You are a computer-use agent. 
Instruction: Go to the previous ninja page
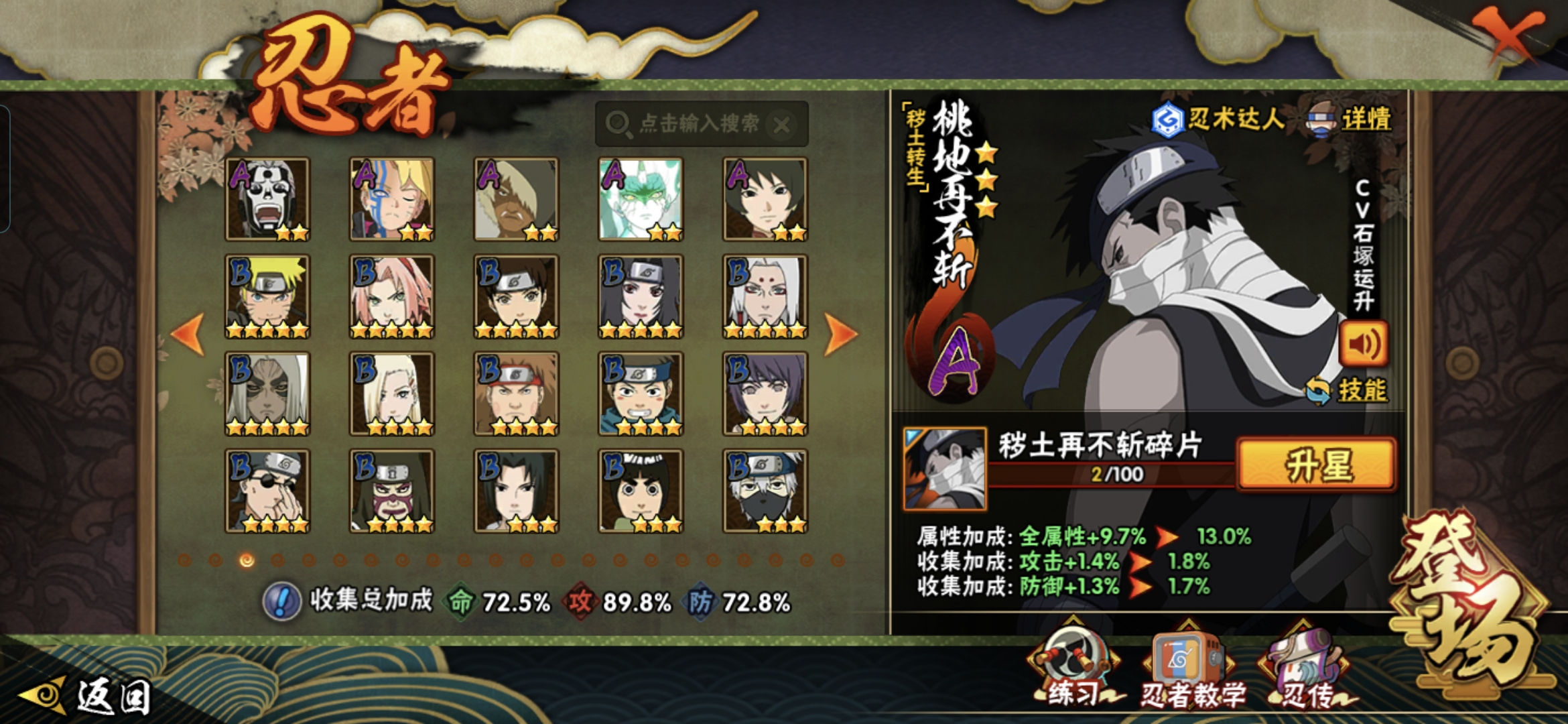188,333
